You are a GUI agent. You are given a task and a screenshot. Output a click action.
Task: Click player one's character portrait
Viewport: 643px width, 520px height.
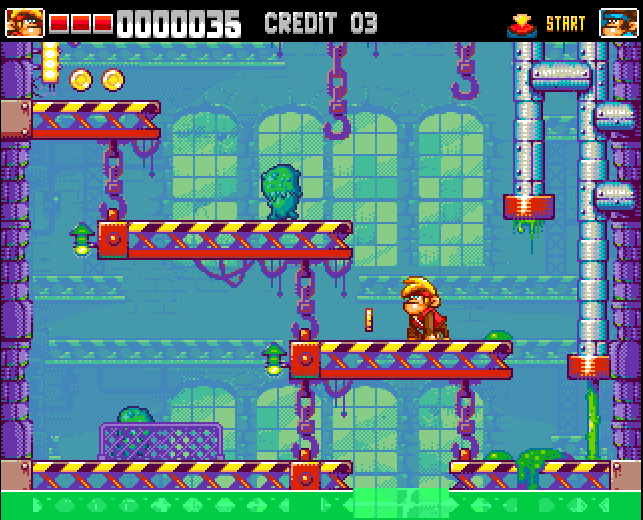click(25, 22)
